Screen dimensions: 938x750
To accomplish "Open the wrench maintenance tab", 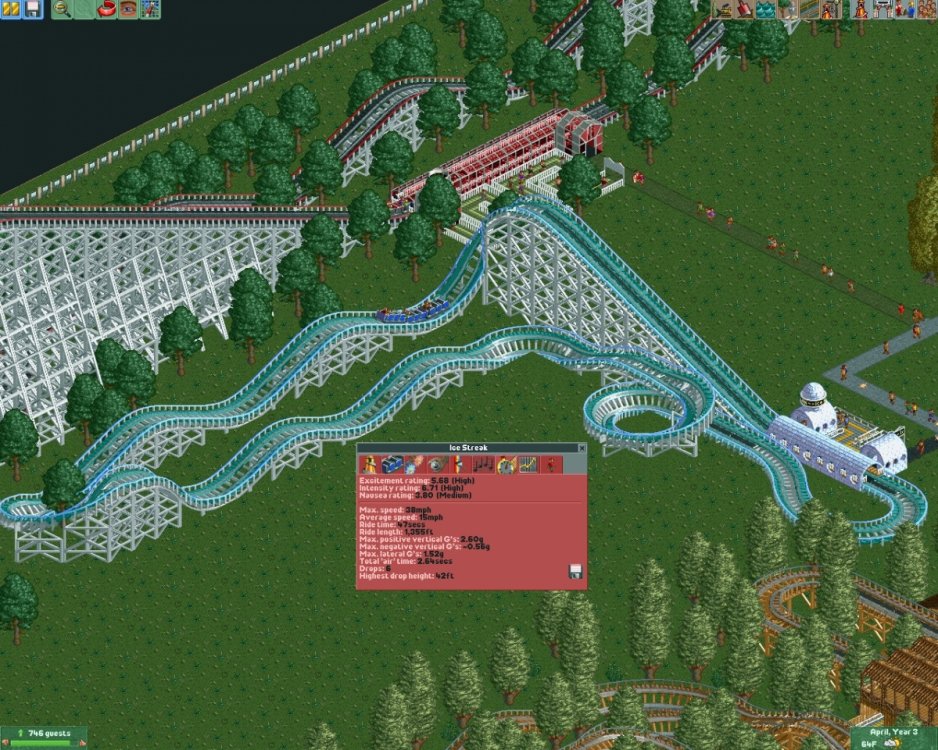I will tap(436, 464).
